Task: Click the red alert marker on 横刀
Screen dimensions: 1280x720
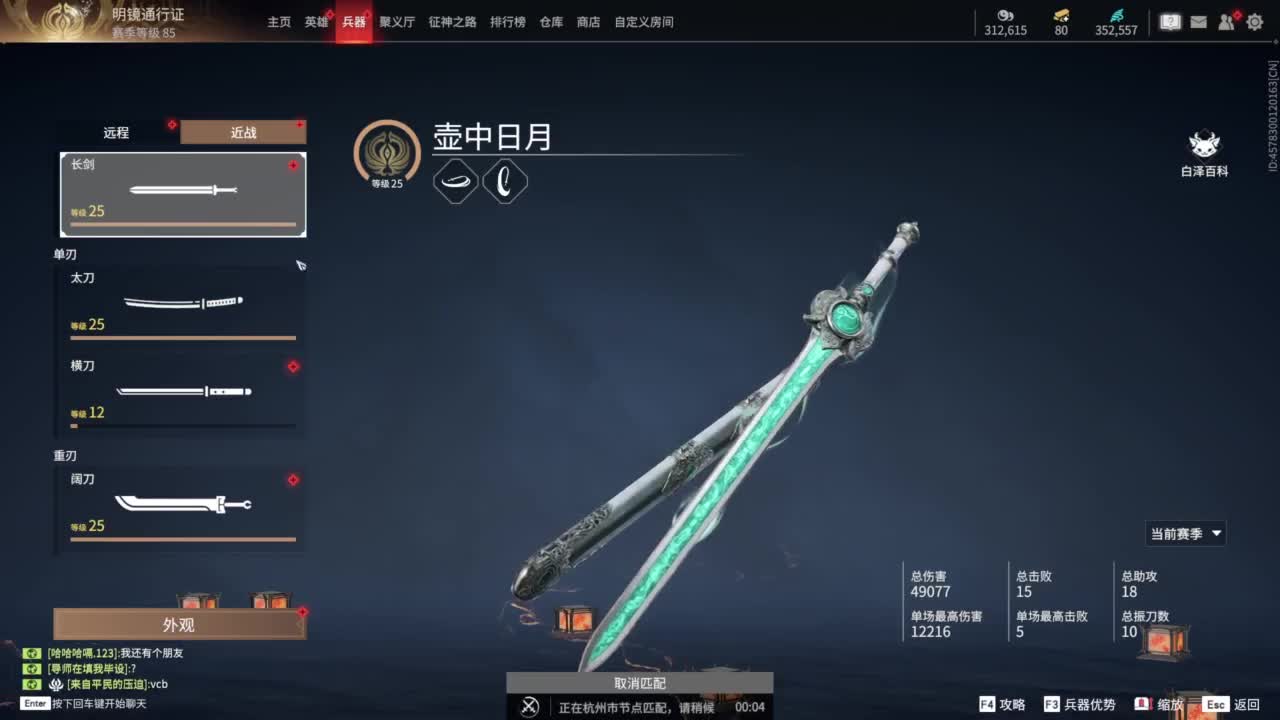Action: [292, 366]
